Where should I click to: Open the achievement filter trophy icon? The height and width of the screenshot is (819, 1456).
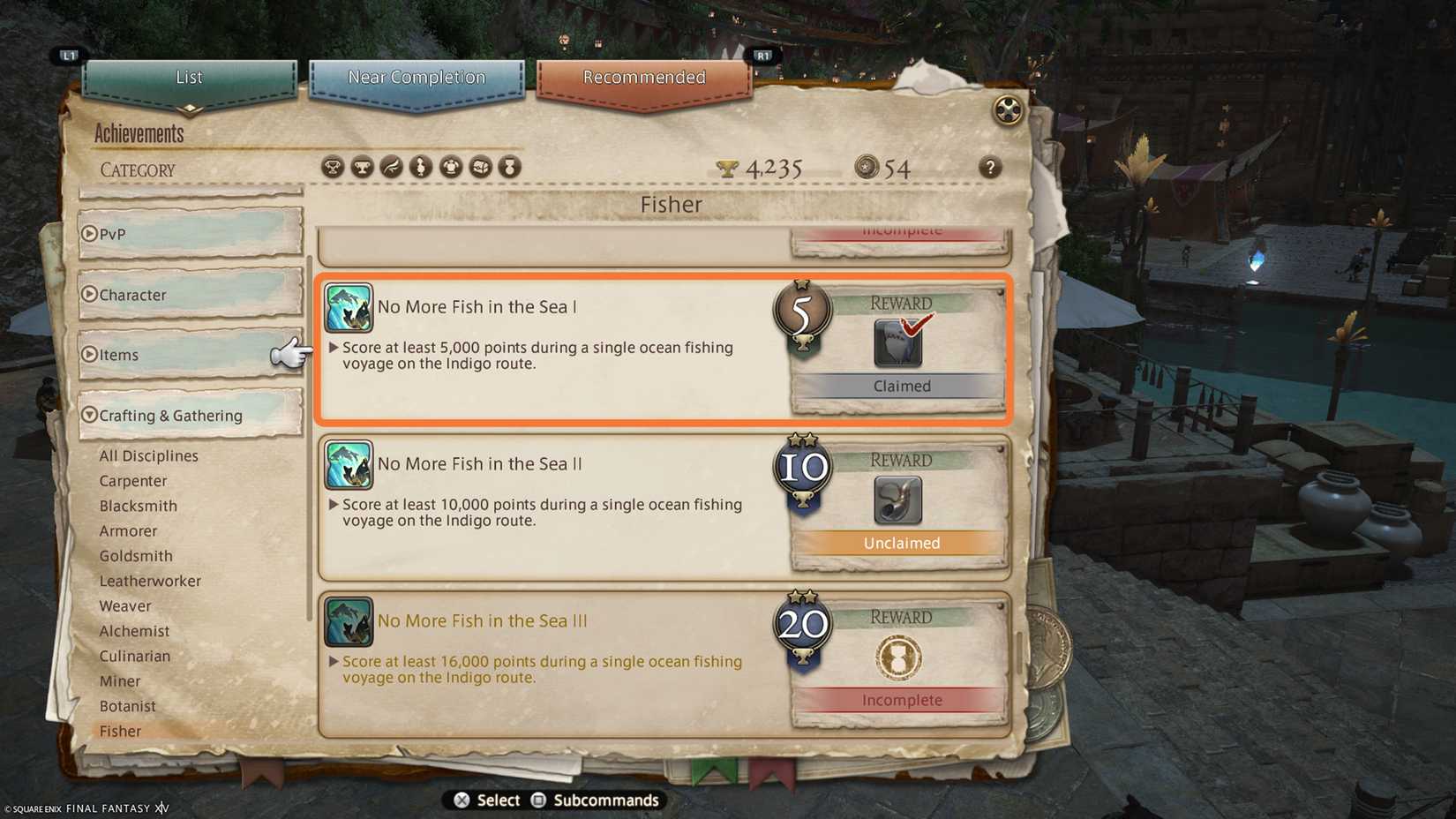pyautogui.click(x=333, y=166)
